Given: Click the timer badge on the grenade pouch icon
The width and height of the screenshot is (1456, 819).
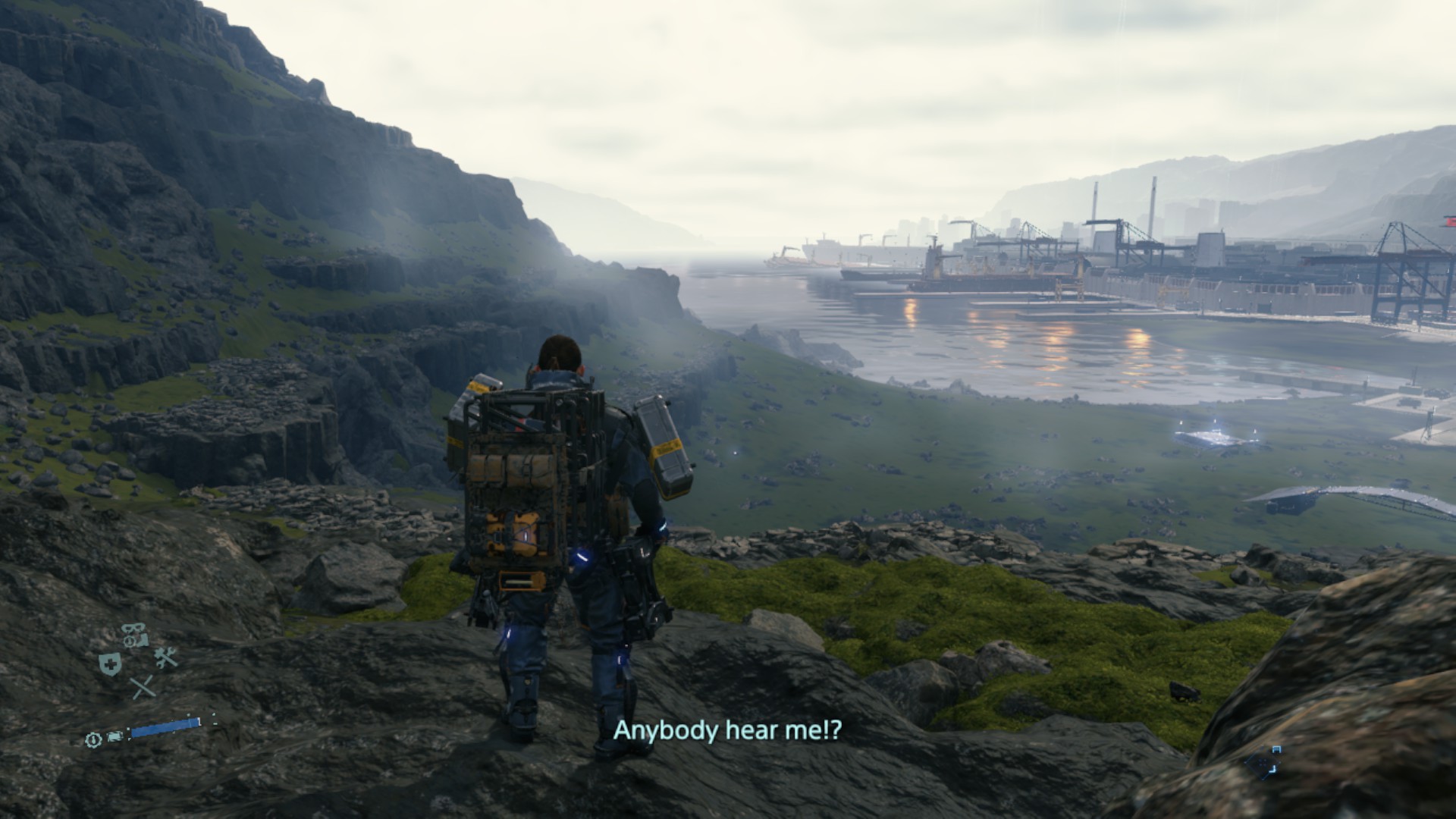Looking at the screenshot, I should point(130,640).
